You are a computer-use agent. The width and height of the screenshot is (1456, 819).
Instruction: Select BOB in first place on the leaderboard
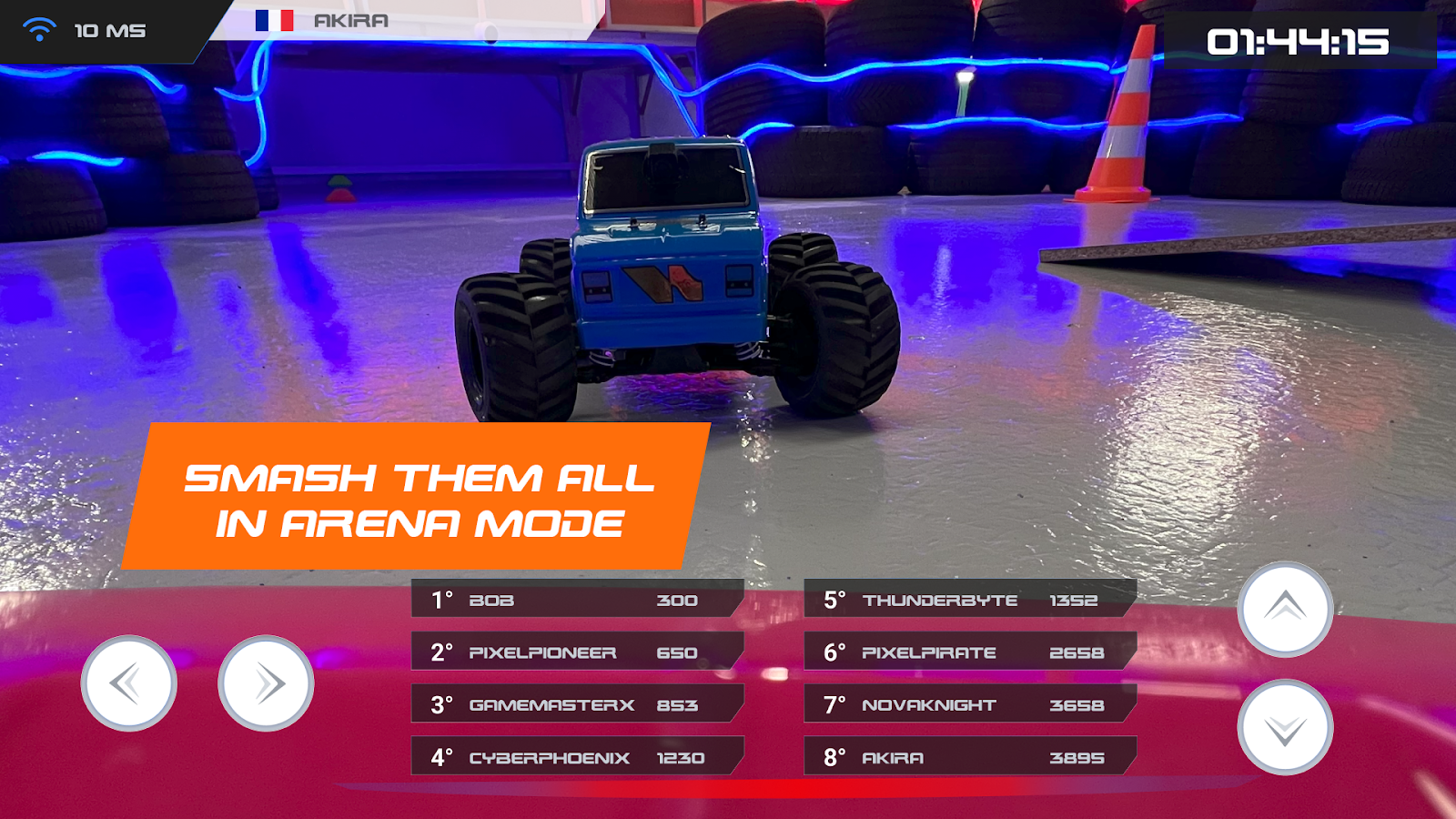[x=573, y=601]
